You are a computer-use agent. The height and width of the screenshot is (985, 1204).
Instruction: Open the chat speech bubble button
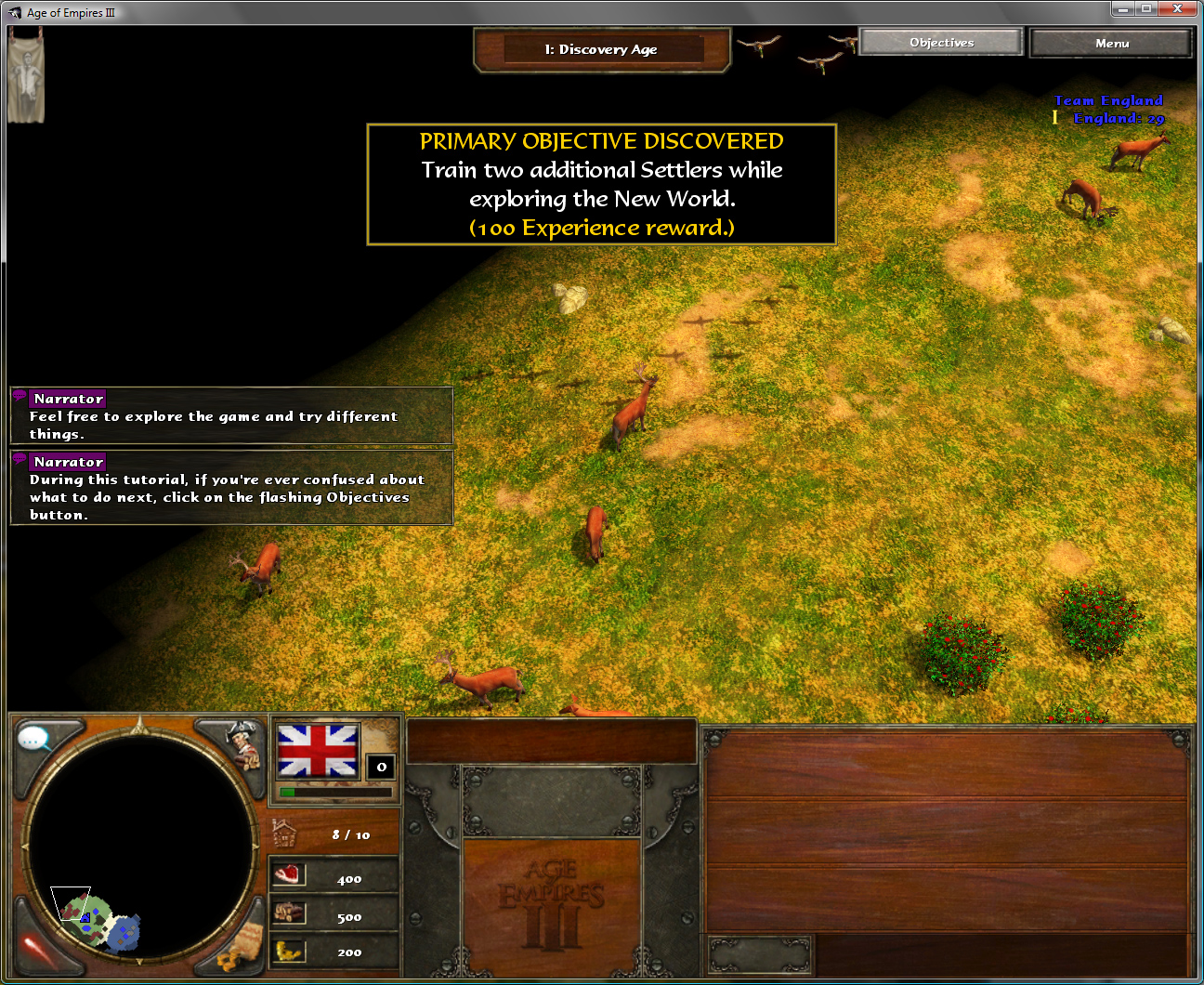pyautogui.click(x=35, y=740)
